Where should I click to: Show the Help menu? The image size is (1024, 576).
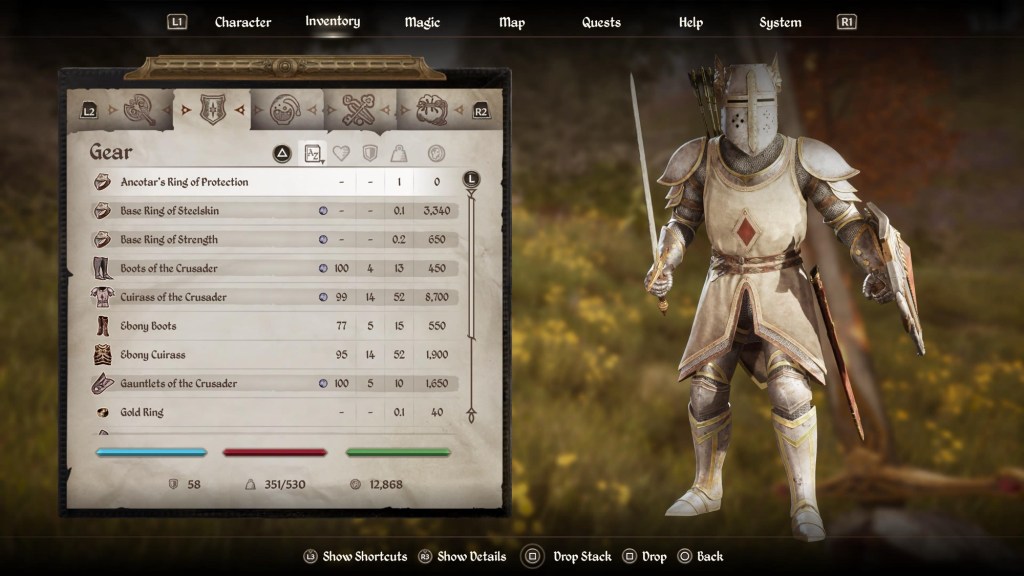tap(691, 22)
